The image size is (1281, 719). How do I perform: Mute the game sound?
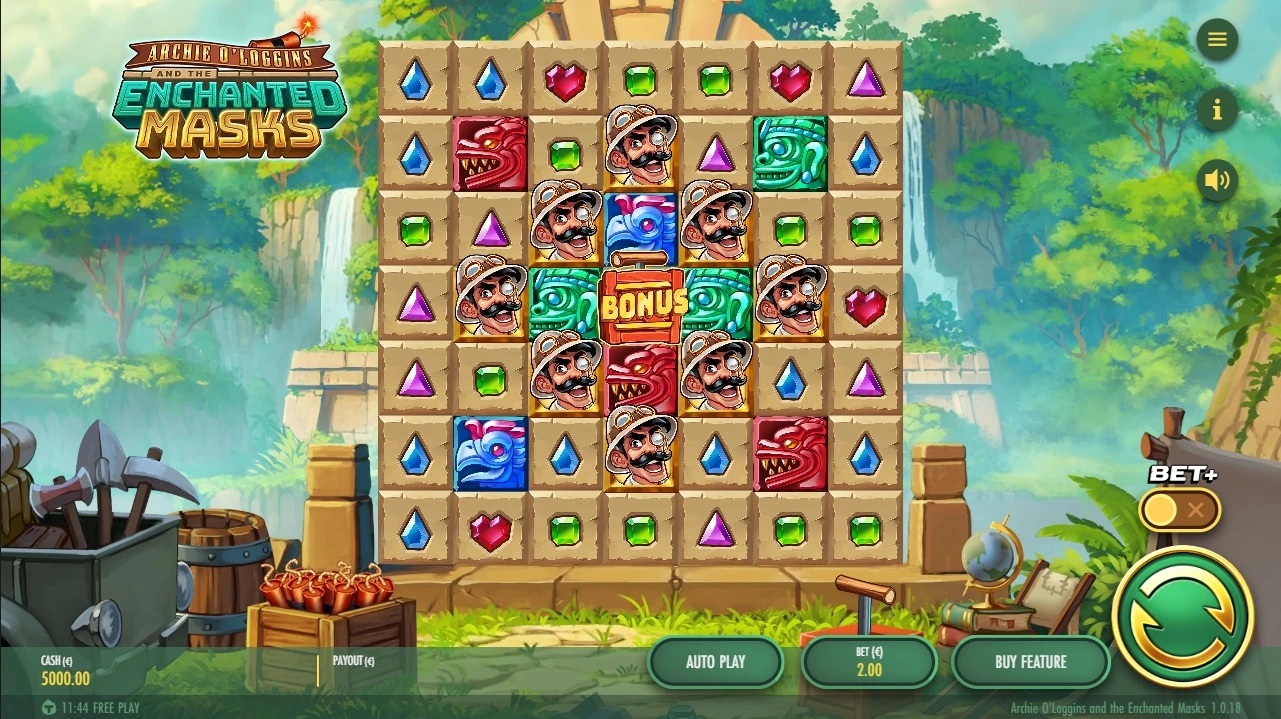coord(1217,180)
